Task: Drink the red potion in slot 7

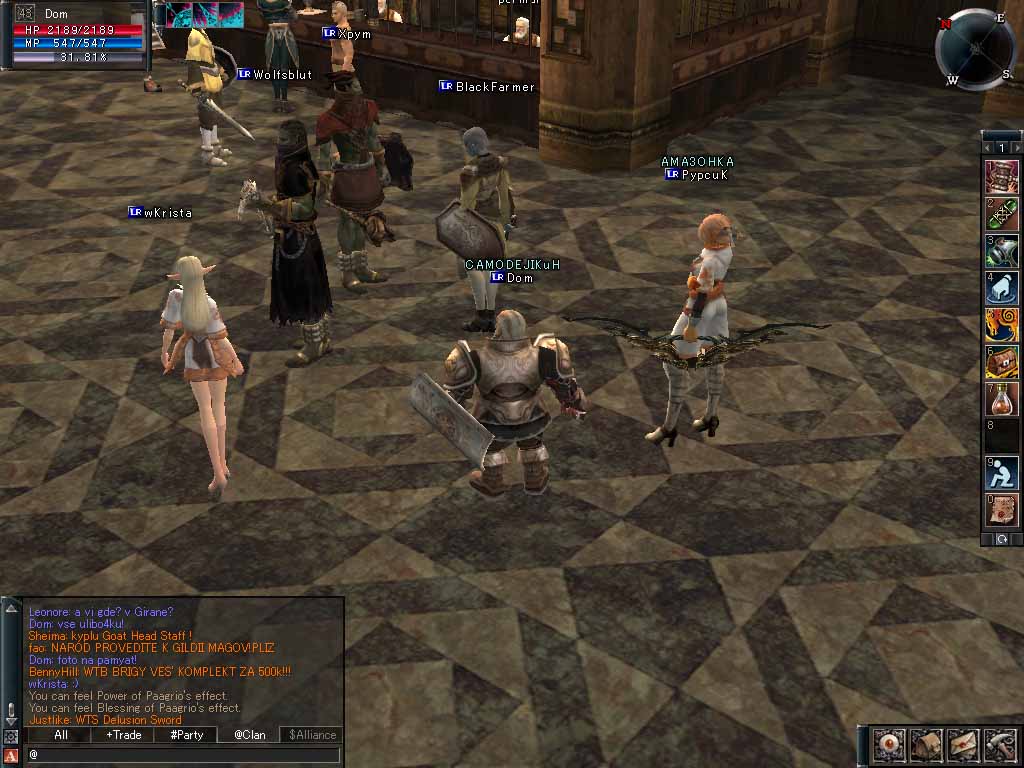Action: (1002, 399)
